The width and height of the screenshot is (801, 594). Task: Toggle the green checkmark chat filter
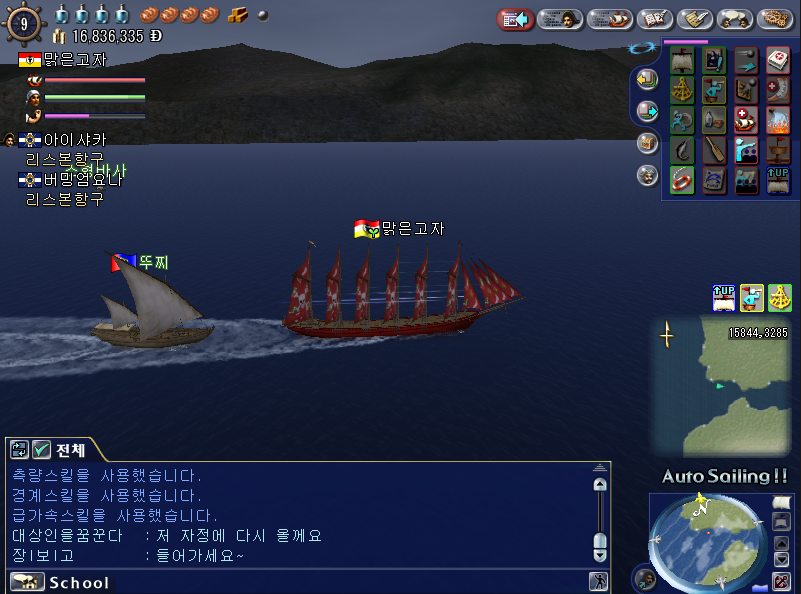41,450
